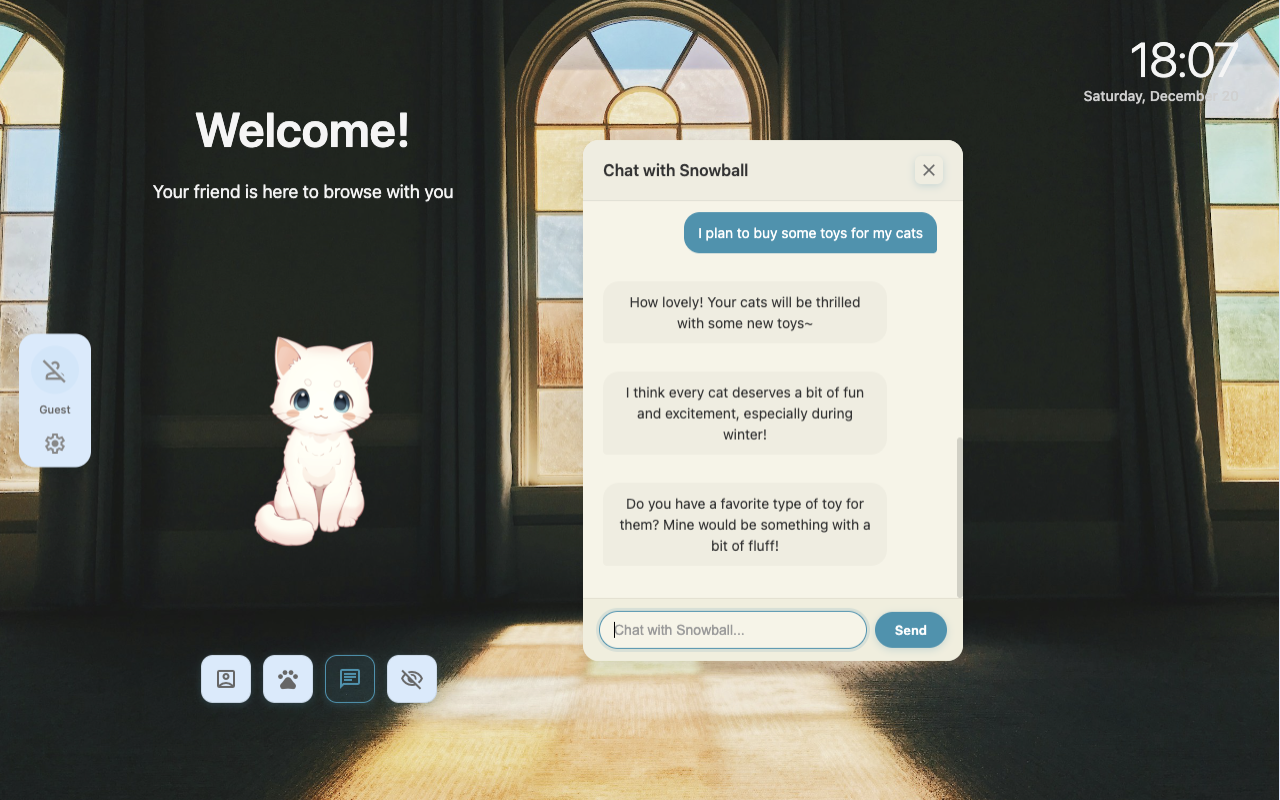1280x800 pixels.
Task: Click the Chat with Snowball title
Action: pos(675,170)
